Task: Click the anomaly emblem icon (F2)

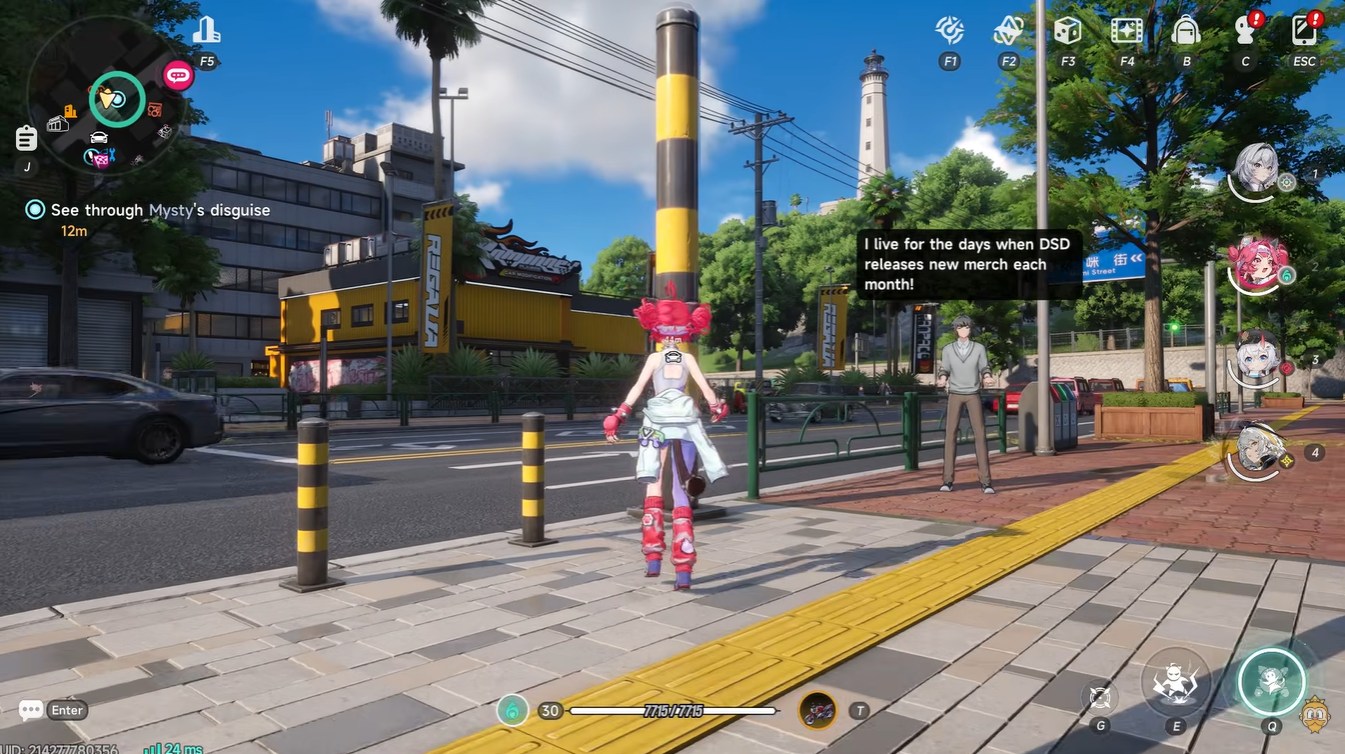Action: click(1006, 30)
